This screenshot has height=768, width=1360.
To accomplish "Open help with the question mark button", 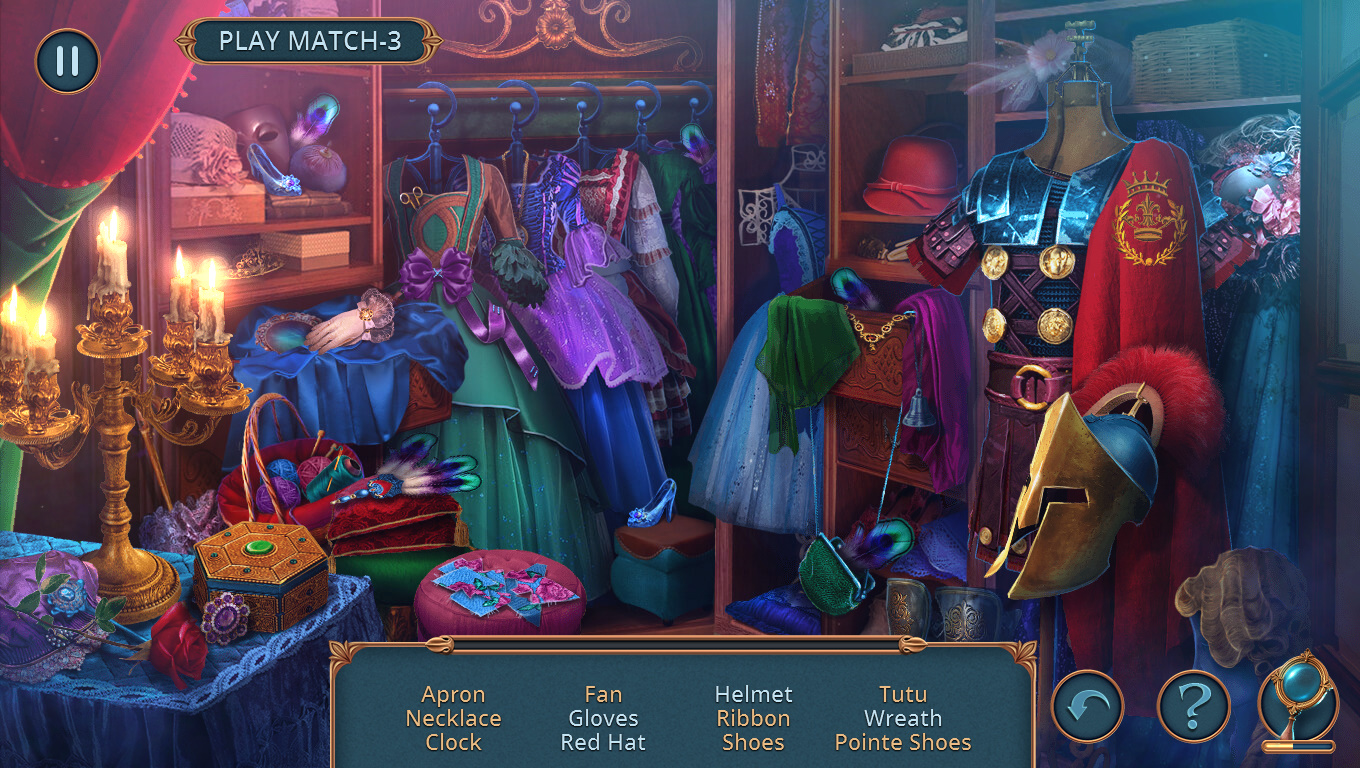I will pos(1192,706).
